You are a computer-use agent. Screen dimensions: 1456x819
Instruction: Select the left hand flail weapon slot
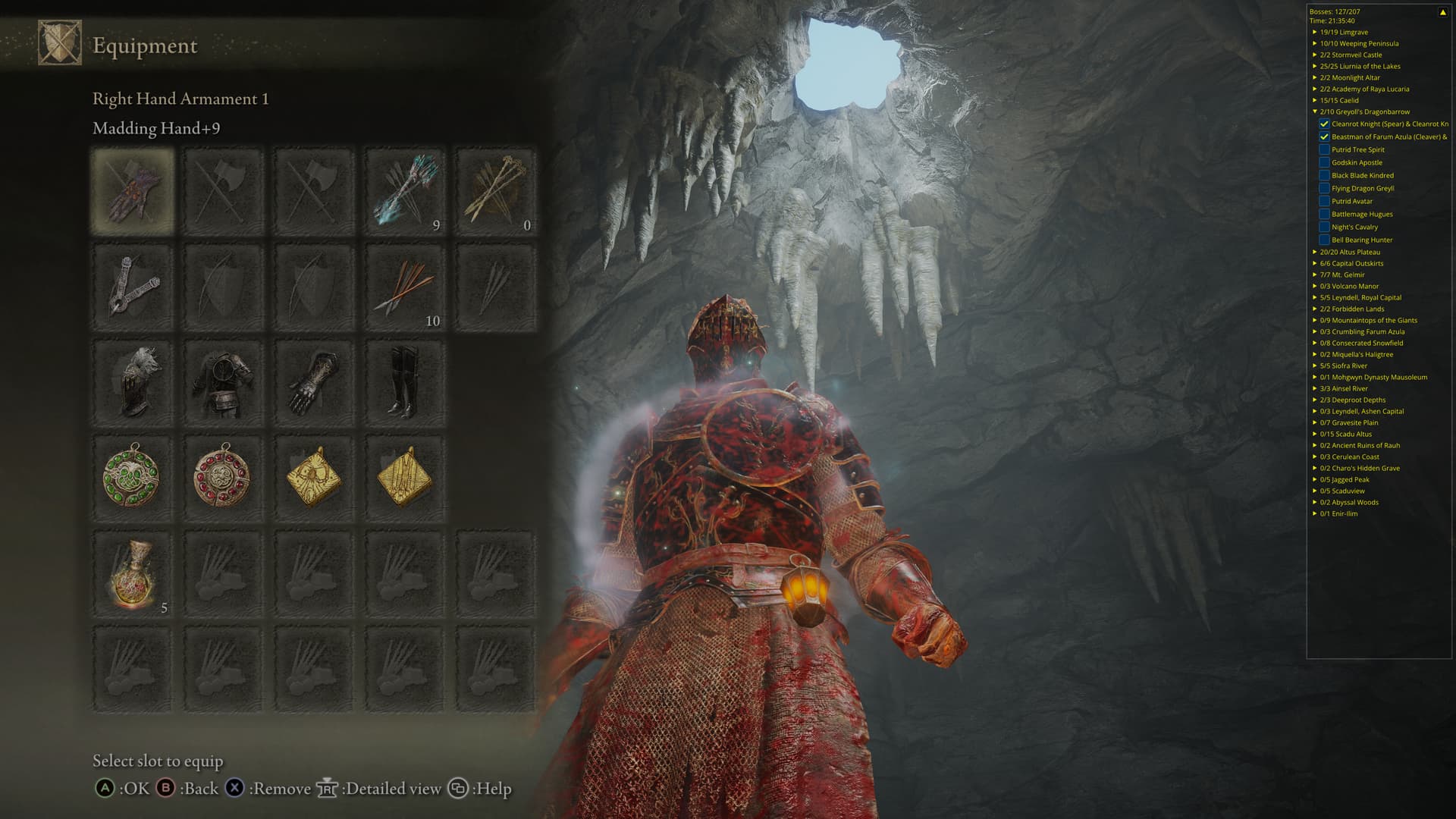tap(133, 287)
